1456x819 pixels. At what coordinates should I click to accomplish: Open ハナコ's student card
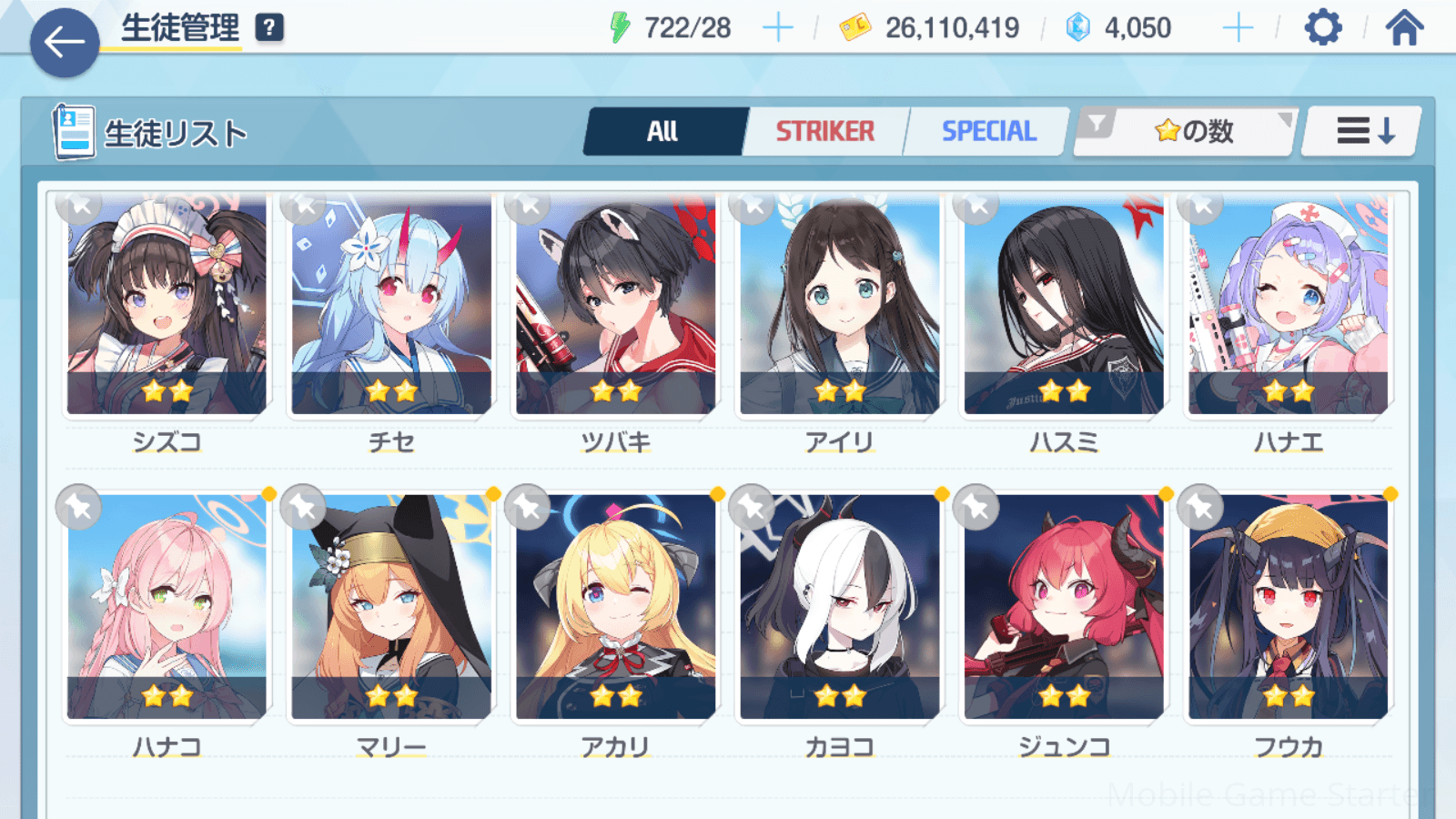[167, 608]
